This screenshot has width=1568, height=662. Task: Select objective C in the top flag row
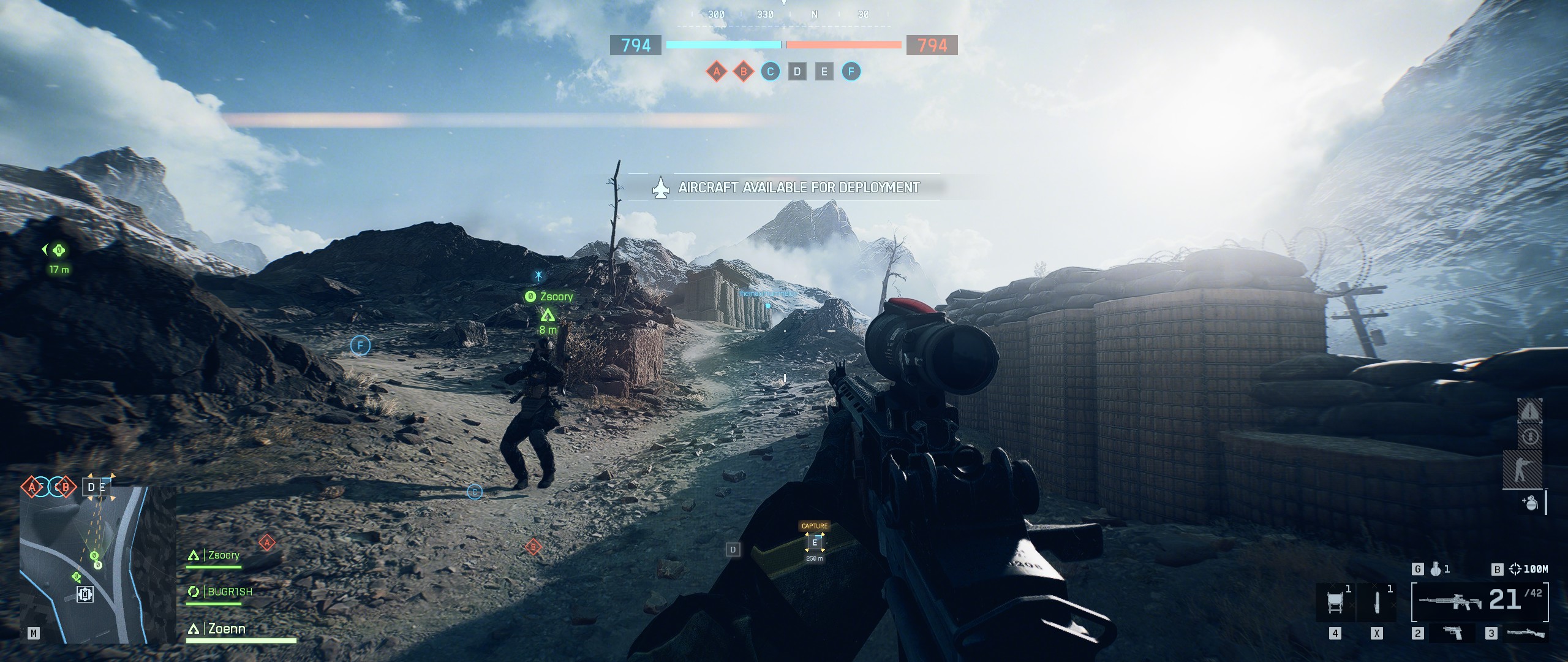771,72
